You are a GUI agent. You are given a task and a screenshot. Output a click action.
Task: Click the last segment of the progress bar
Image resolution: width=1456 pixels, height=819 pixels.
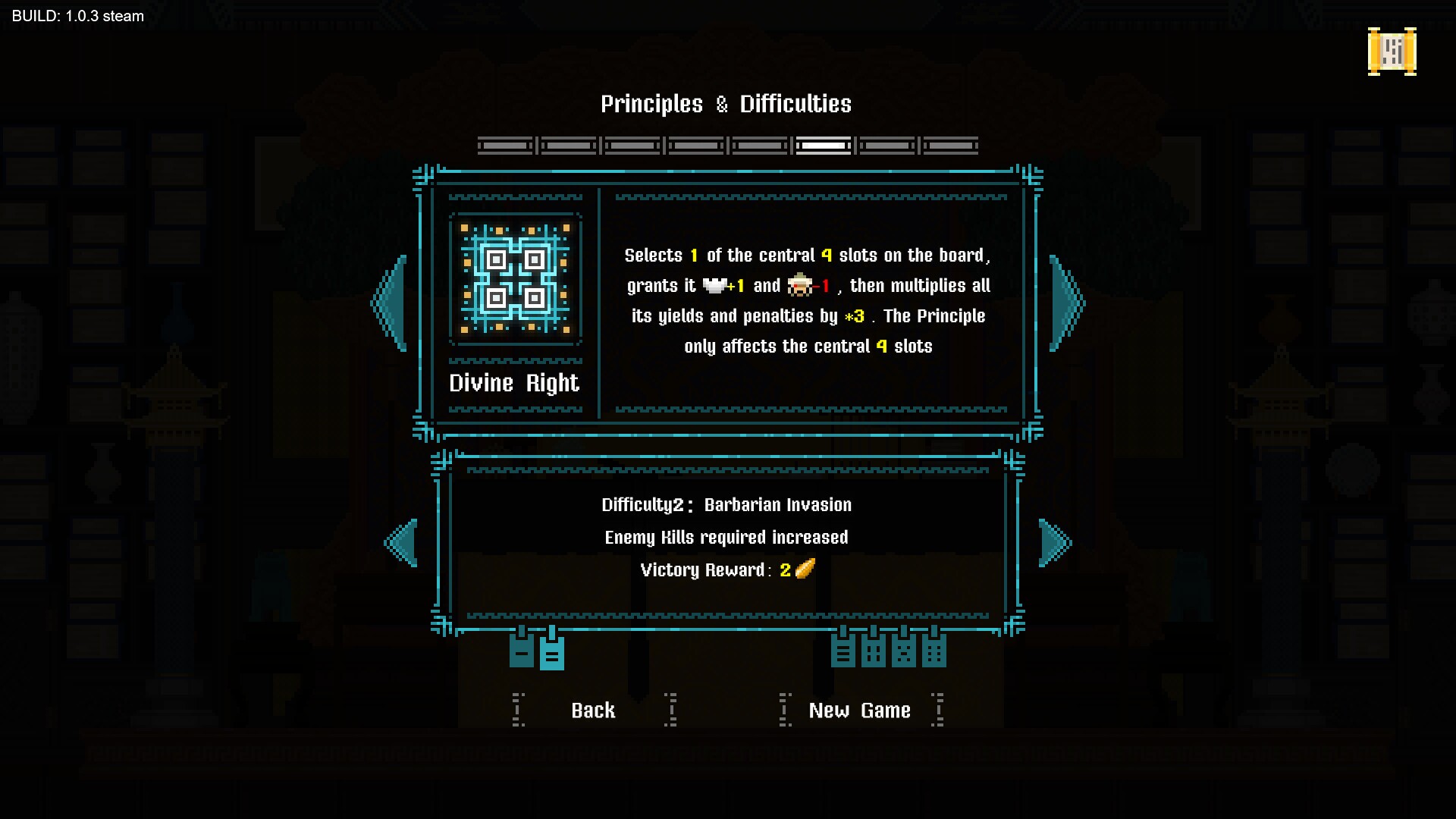950,145
